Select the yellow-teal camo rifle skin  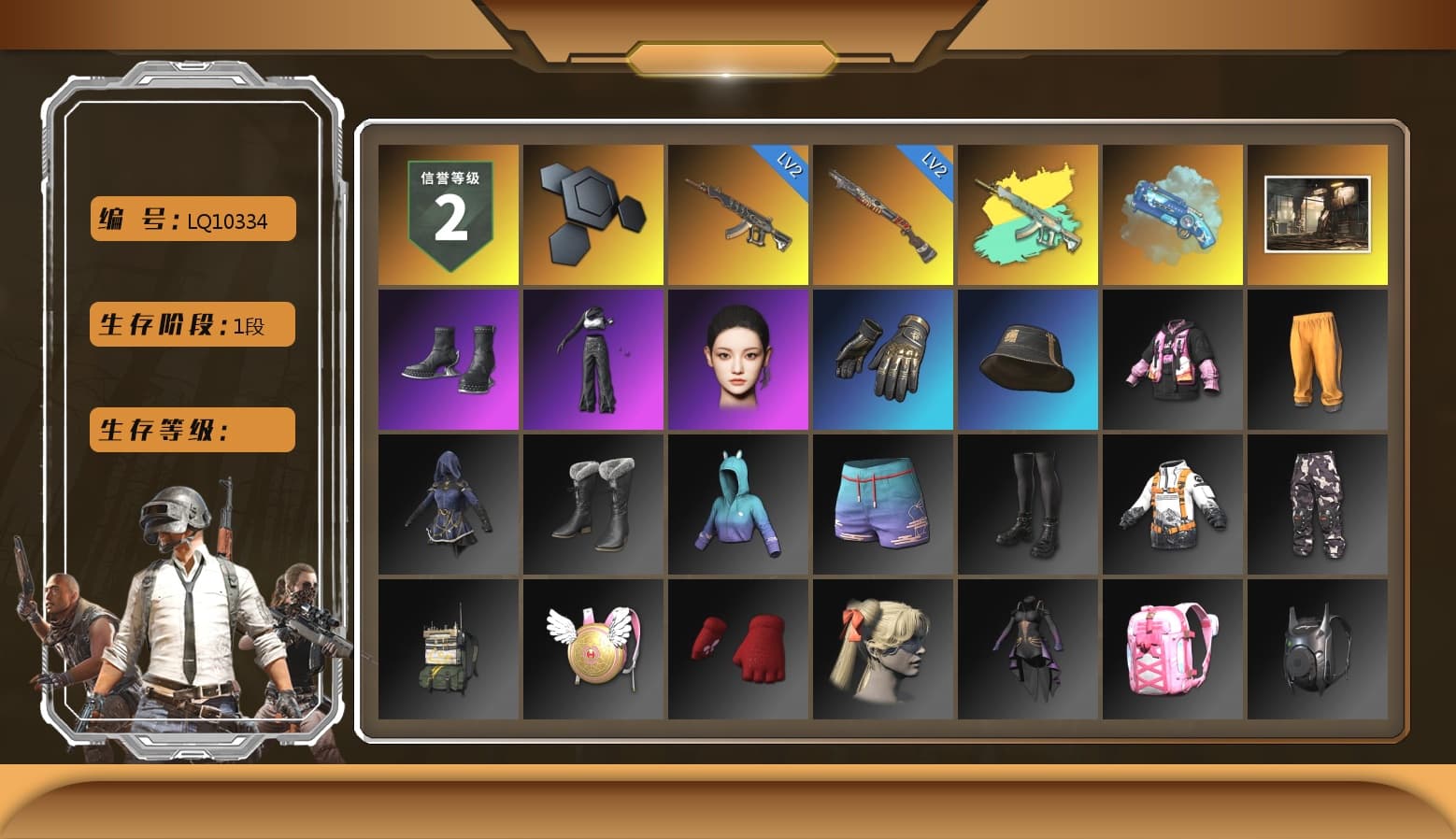pos(1028,213)
